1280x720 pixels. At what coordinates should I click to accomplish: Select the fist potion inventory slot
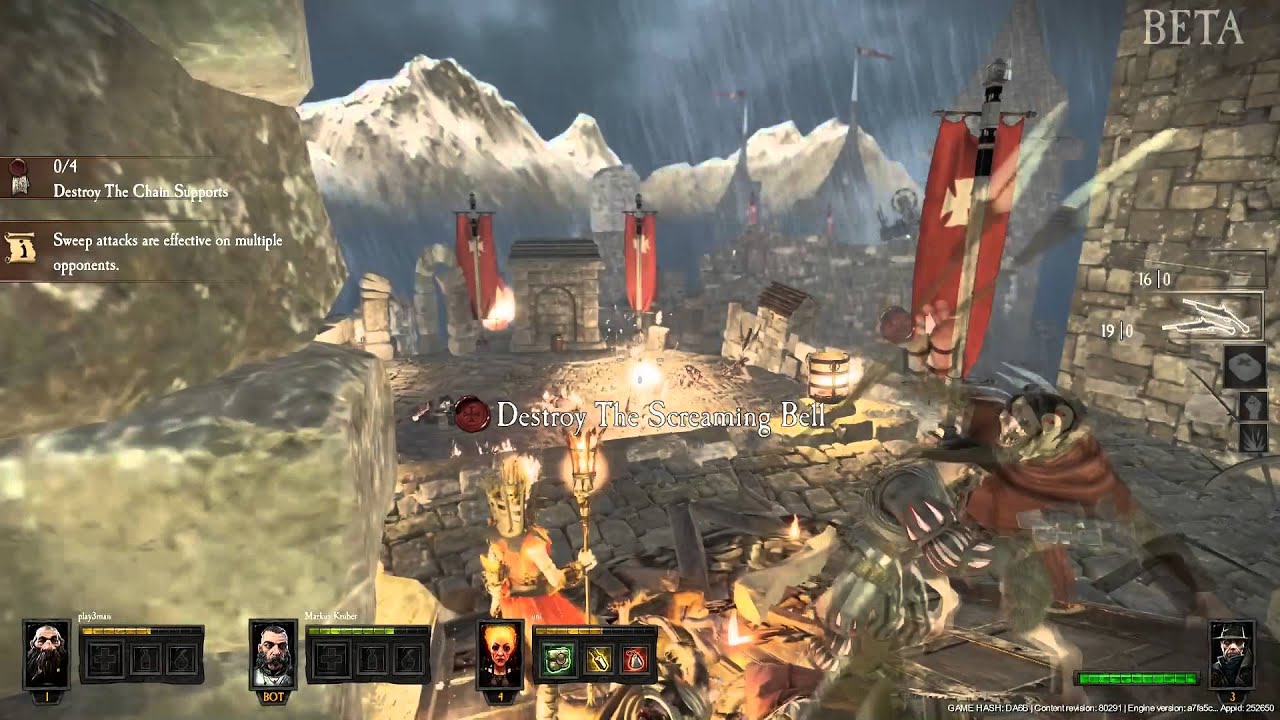pos(1252,405)
